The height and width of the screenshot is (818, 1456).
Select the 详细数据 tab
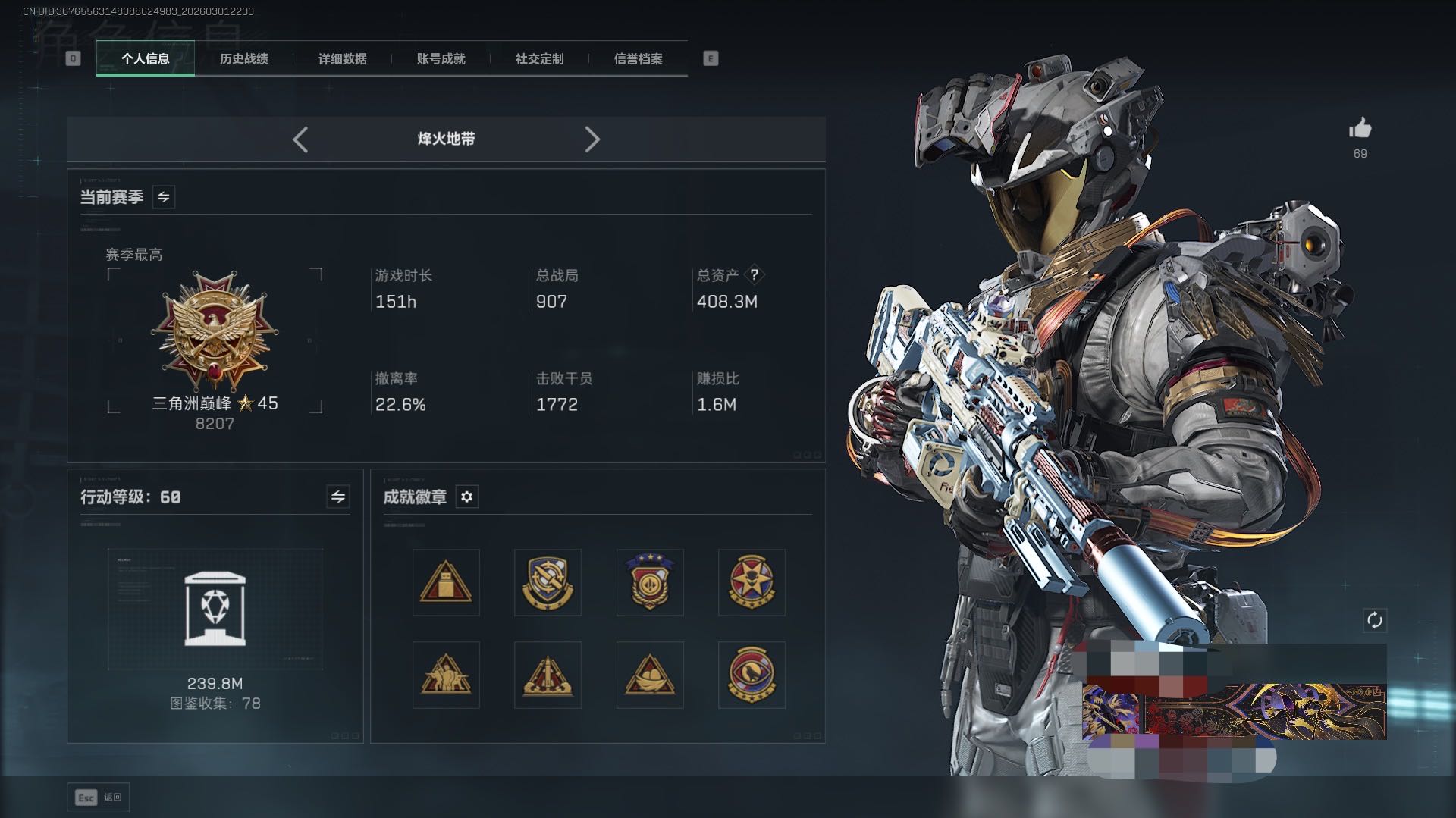(342, 58)
